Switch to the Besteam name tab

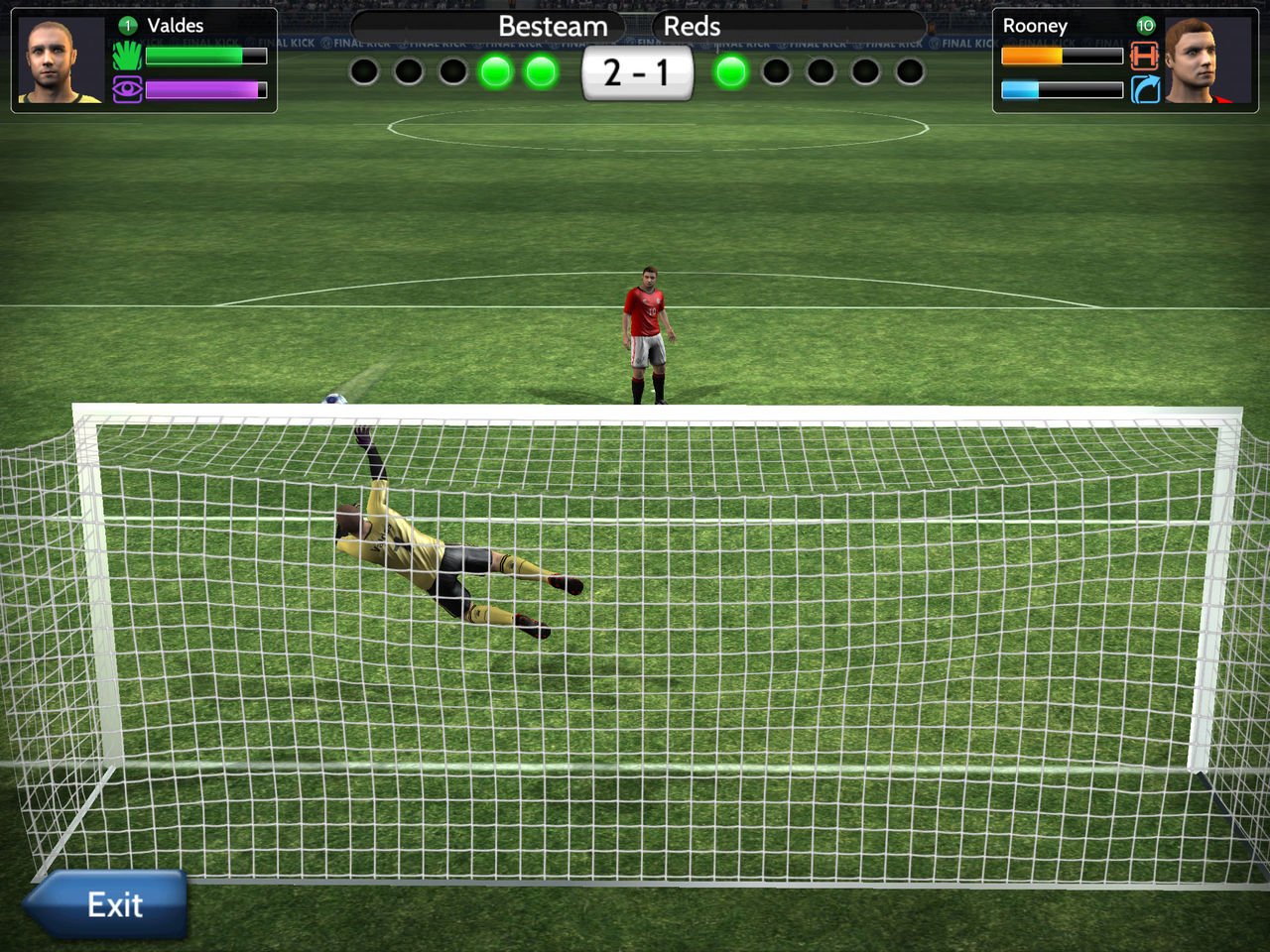pyautogui.click(x=554, y=27)
